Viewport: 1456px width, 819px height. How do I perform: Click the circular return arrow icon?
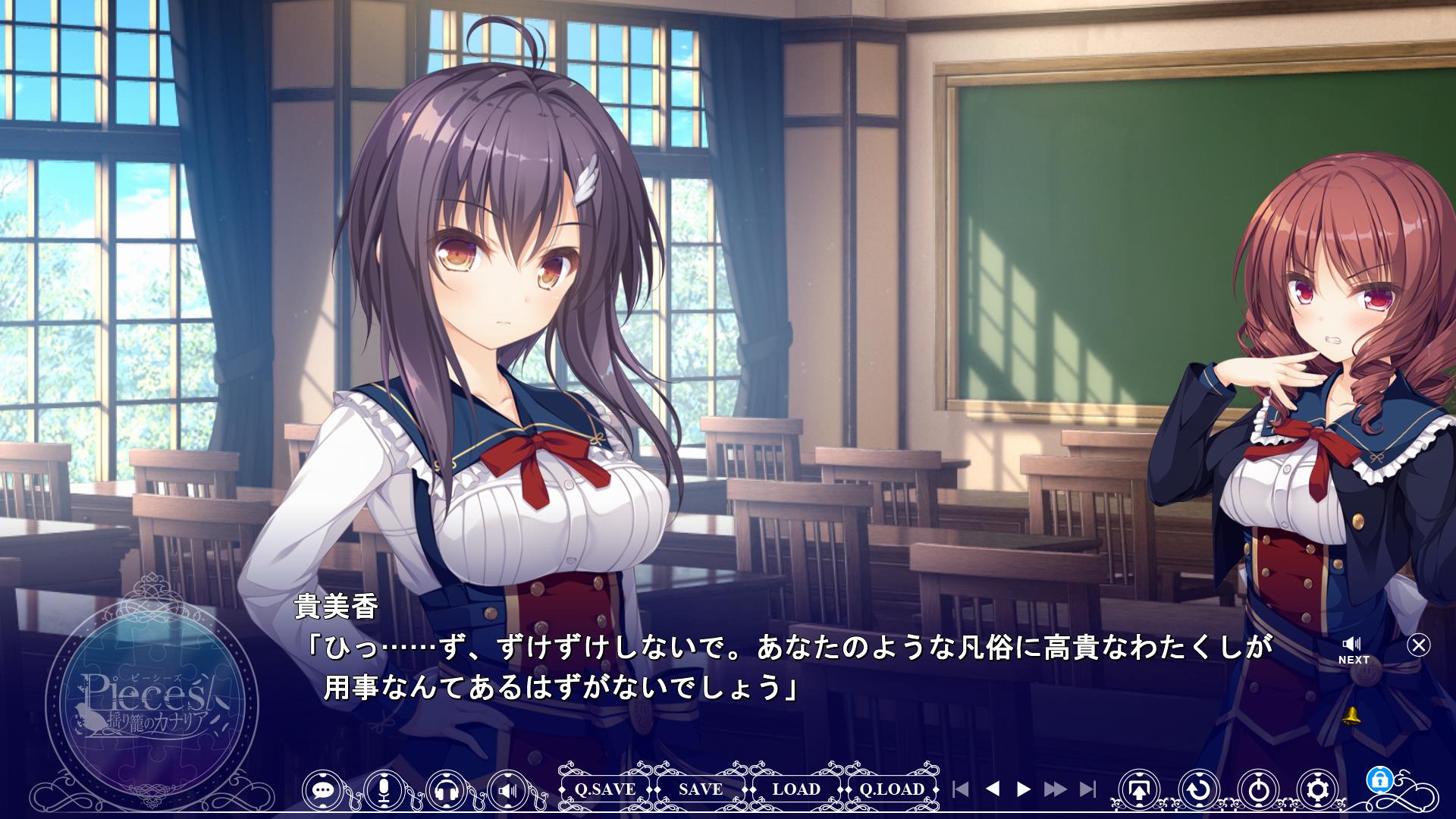tap(1198, 790)
